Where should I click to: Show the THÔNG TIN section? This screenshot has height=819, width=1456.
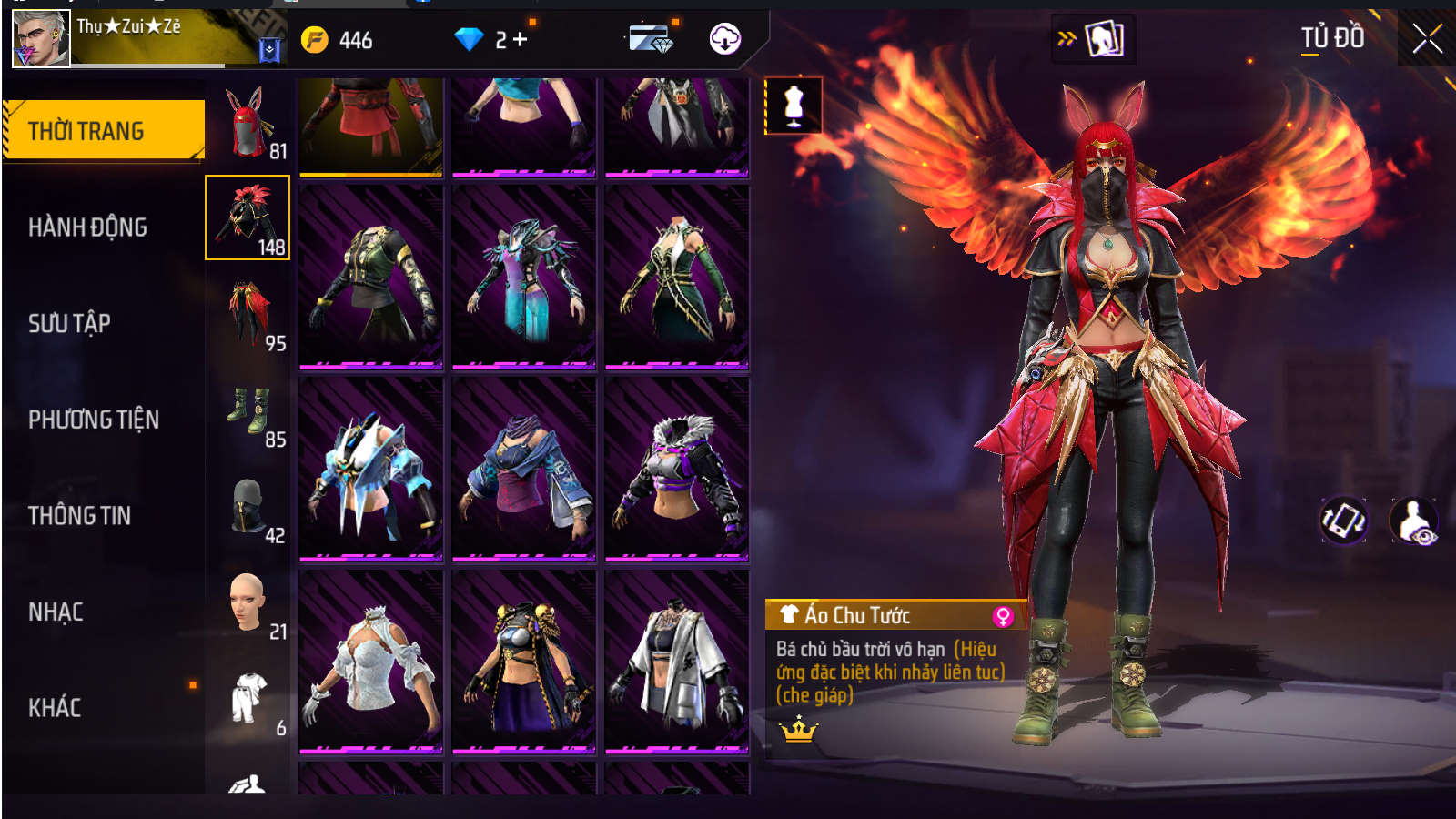pos(79,516)
